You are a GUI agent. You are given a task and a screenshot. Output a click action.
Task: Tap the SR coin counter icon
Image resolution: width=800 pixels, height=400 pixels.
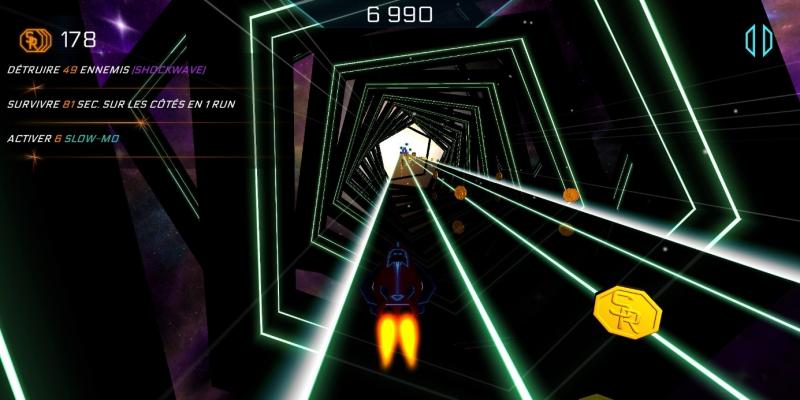tap(34, 41)
